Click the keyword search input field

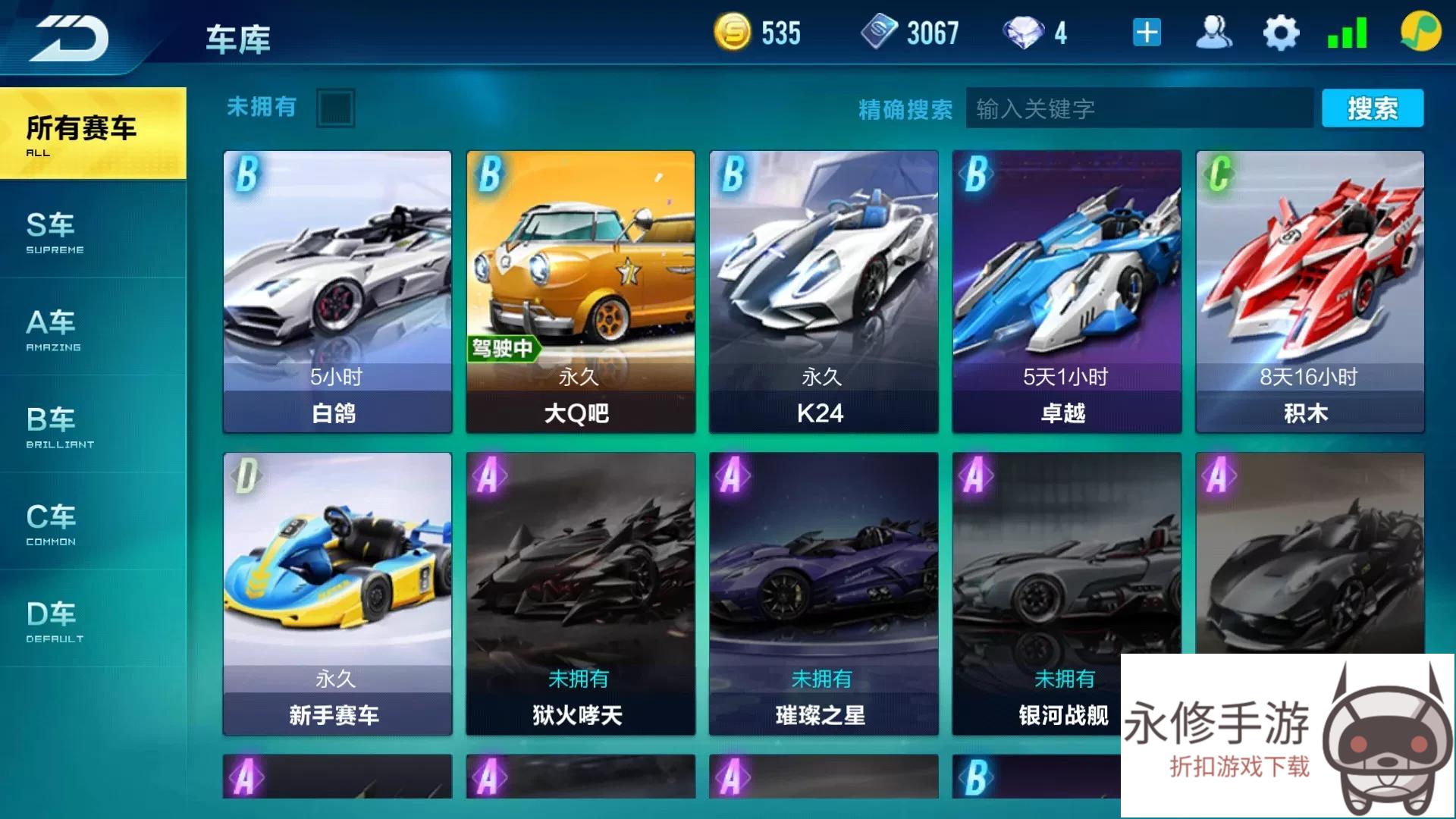click(1139, 108)
